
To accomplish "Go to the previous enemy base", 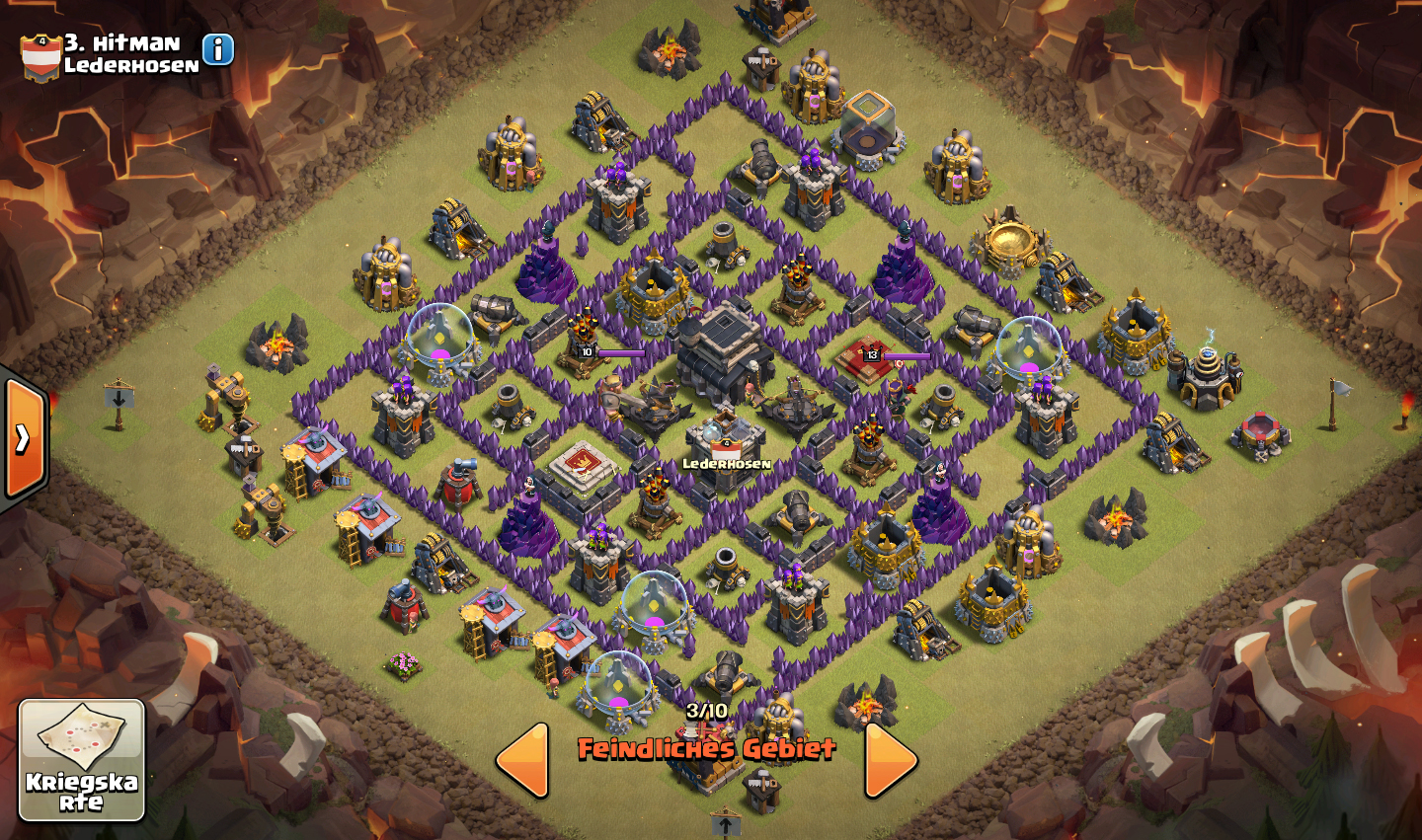I will 523,760.
